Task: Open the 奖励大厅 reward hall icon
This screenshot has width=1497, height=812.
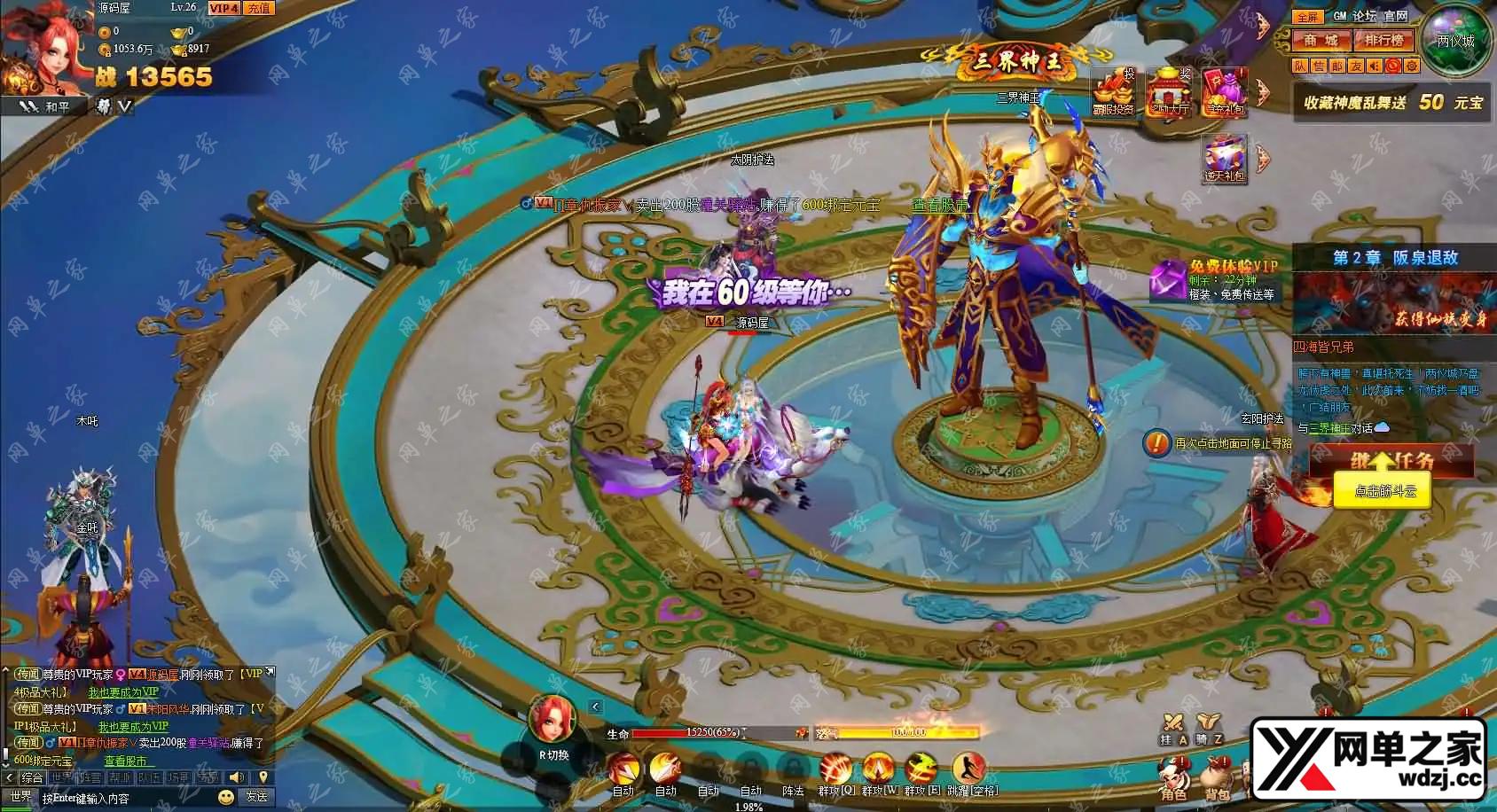Action: tap(1169, 91)
